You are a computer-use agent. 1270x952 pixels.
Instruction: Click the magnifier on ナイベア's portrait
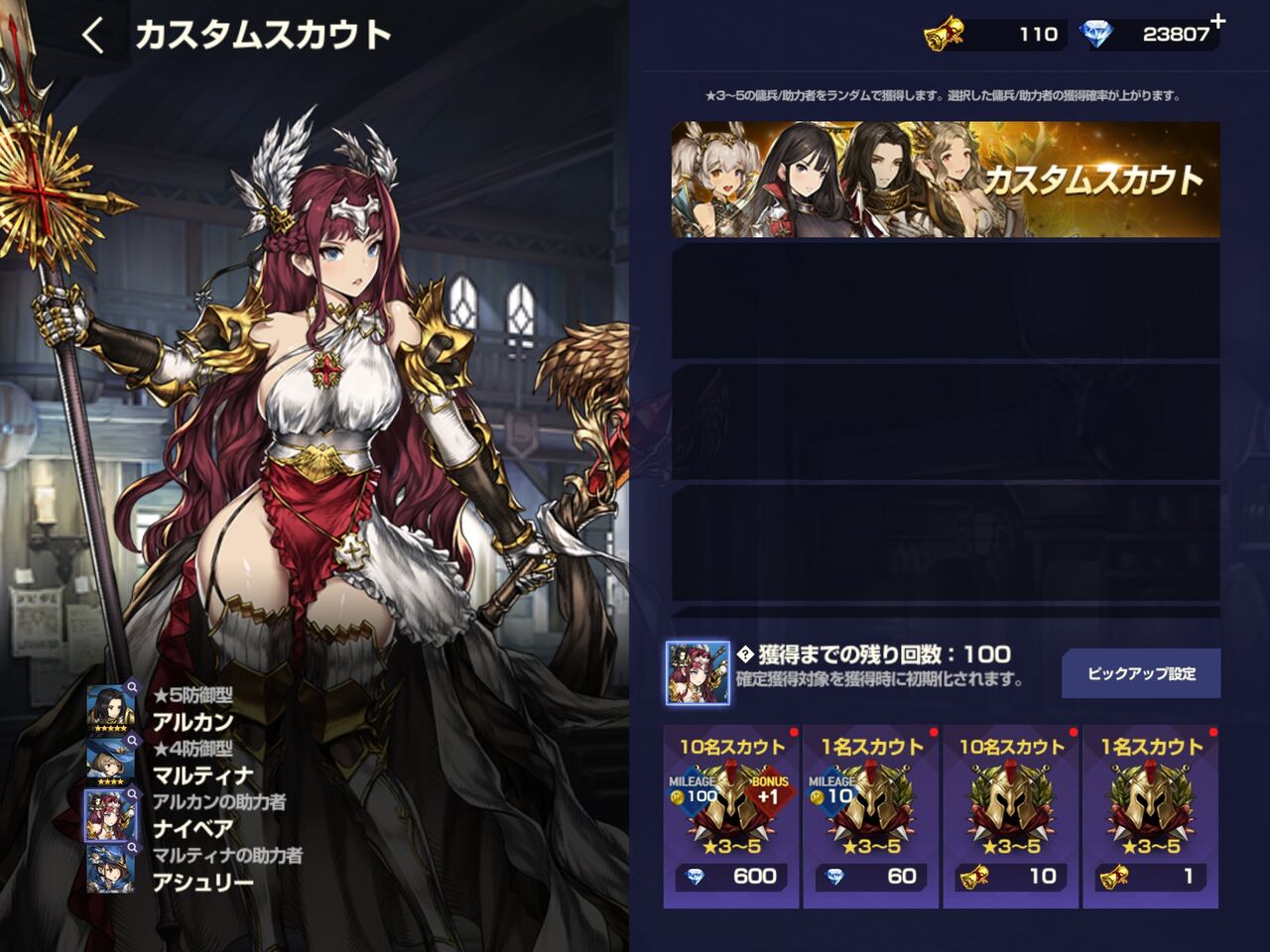133,792
